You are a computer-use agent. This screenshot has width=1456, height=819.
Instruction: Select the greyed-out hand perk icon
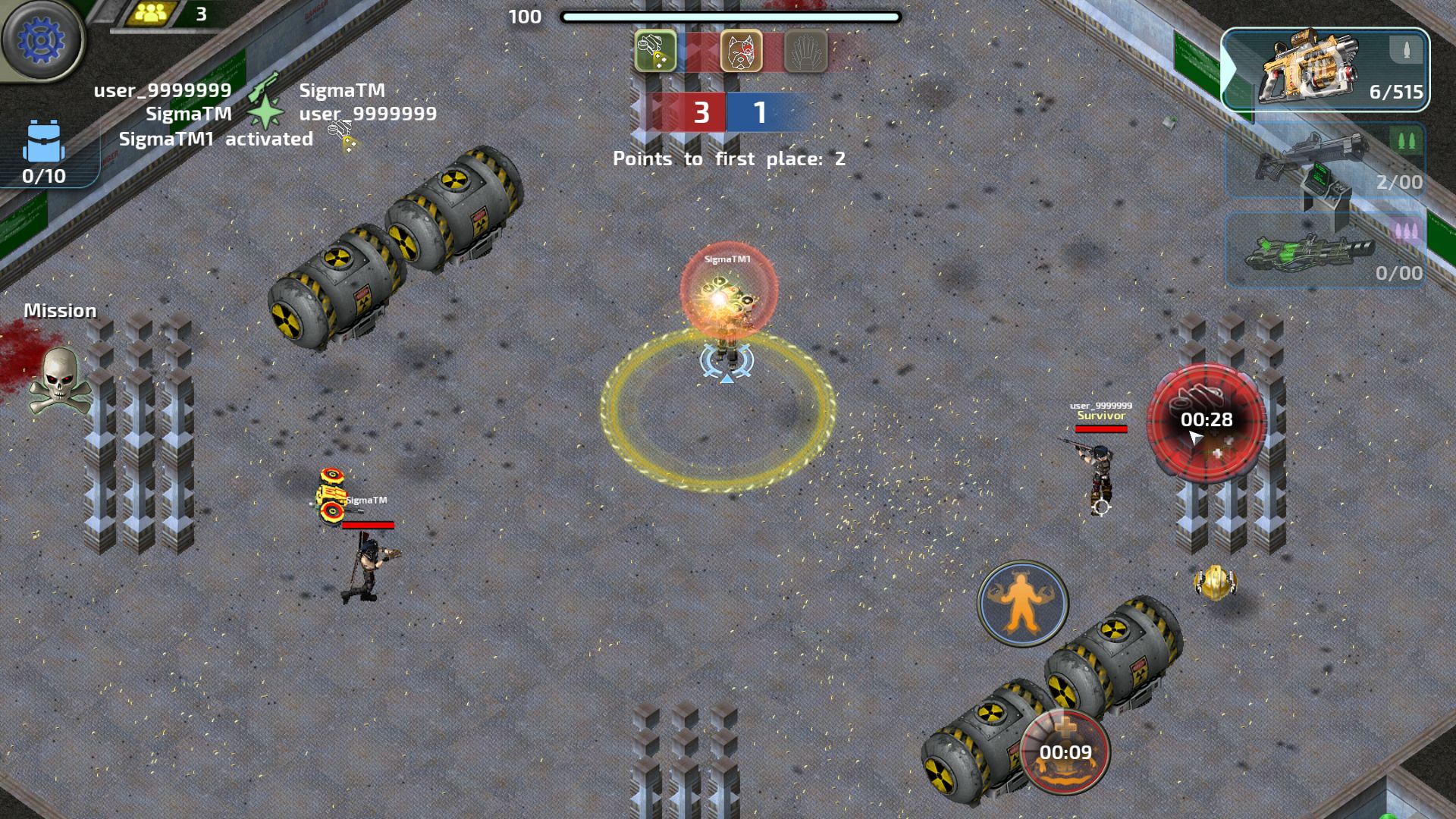(805, 51)
